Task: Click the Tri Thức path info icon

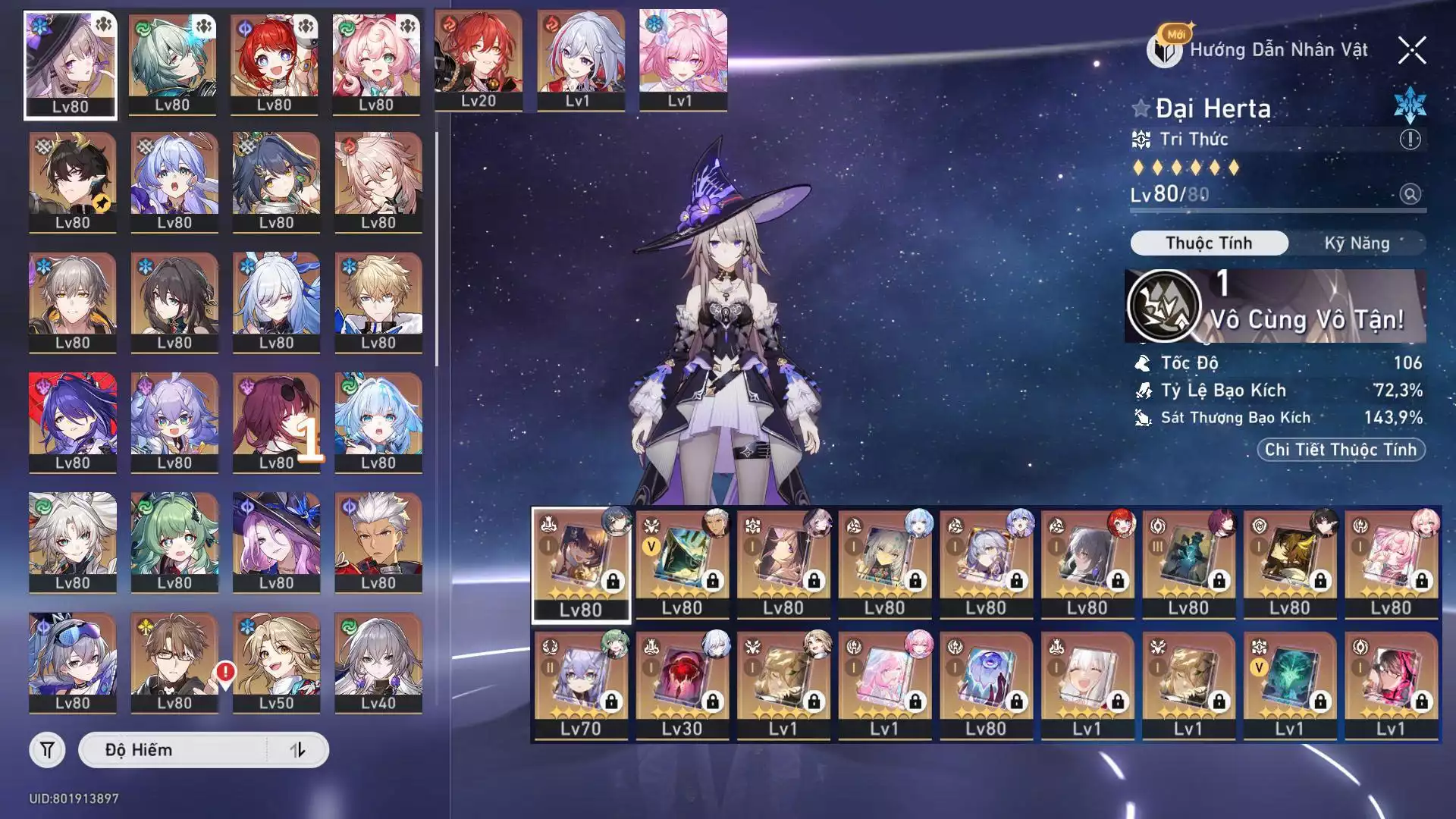Action: click(x=1410, y=140)
